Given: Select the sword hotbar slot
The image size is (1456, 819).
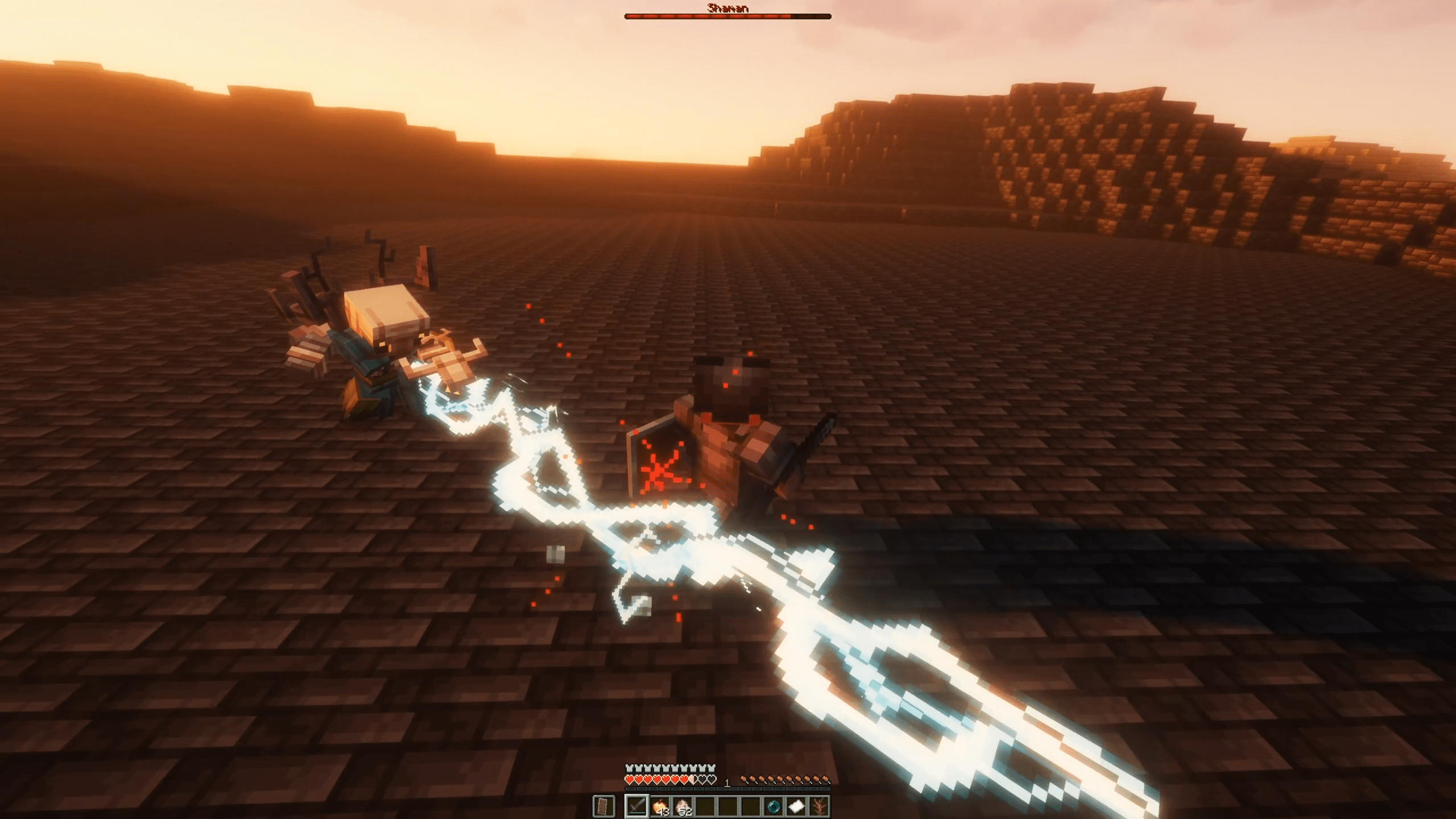Looking at the screenshot, I should point(636,806).
